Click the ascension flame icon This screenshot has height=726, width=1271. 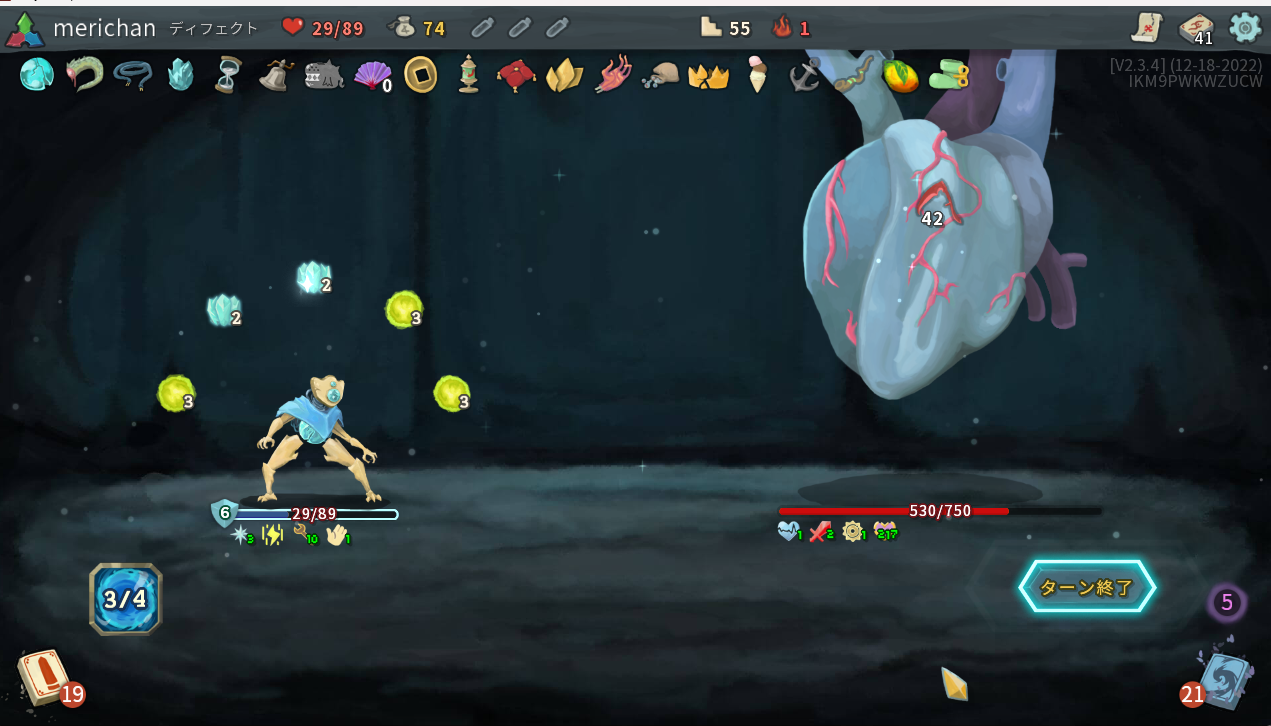(783, 28)
